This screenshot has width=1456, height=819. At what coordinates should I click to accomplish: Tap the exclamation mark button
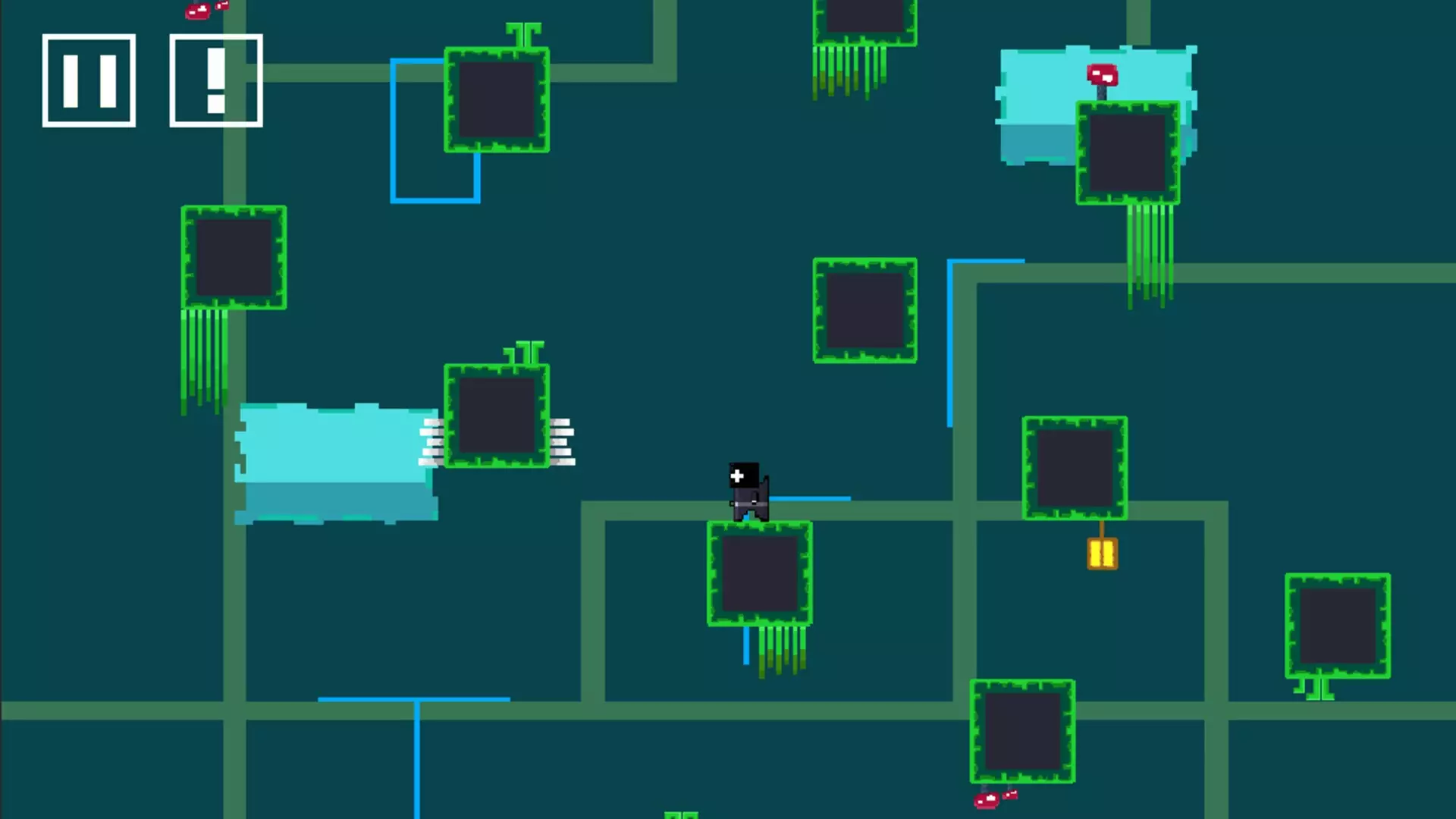pos(216,80)
